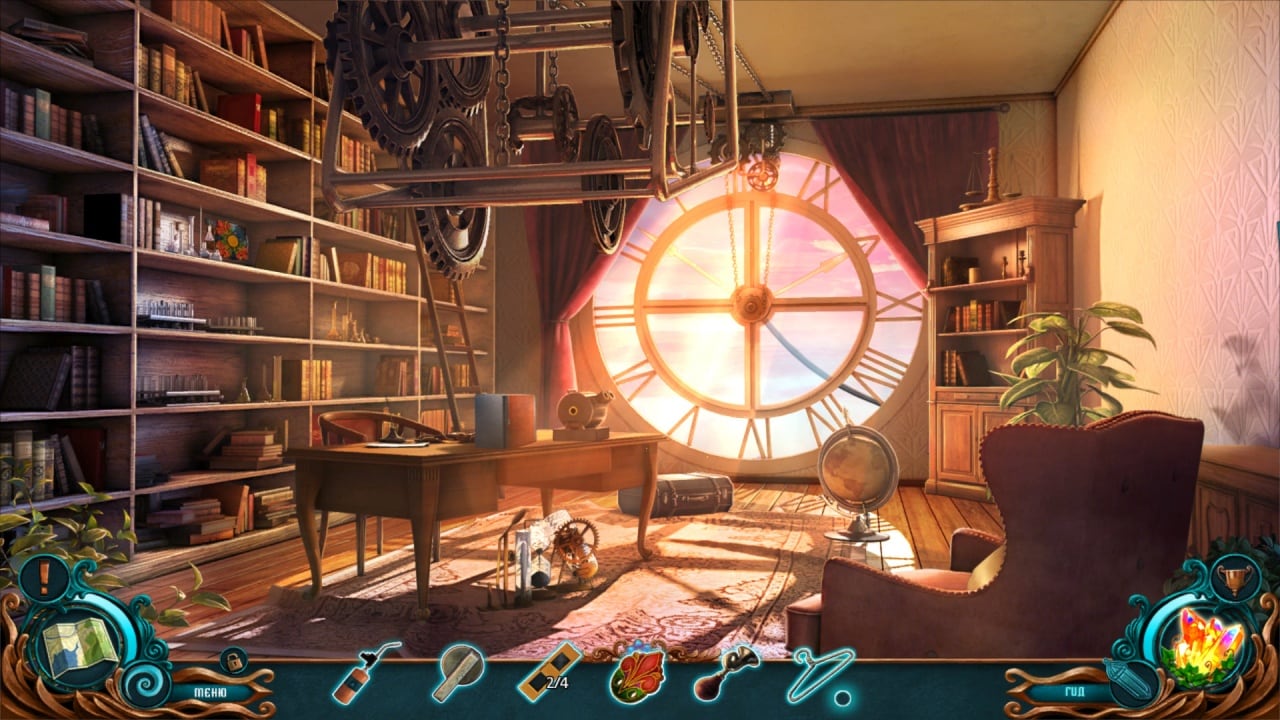Image resolution: width=1280 pixels, height=720 pixels.
Task: View achievements via the trophy icon
Action: coord(1236,578)
